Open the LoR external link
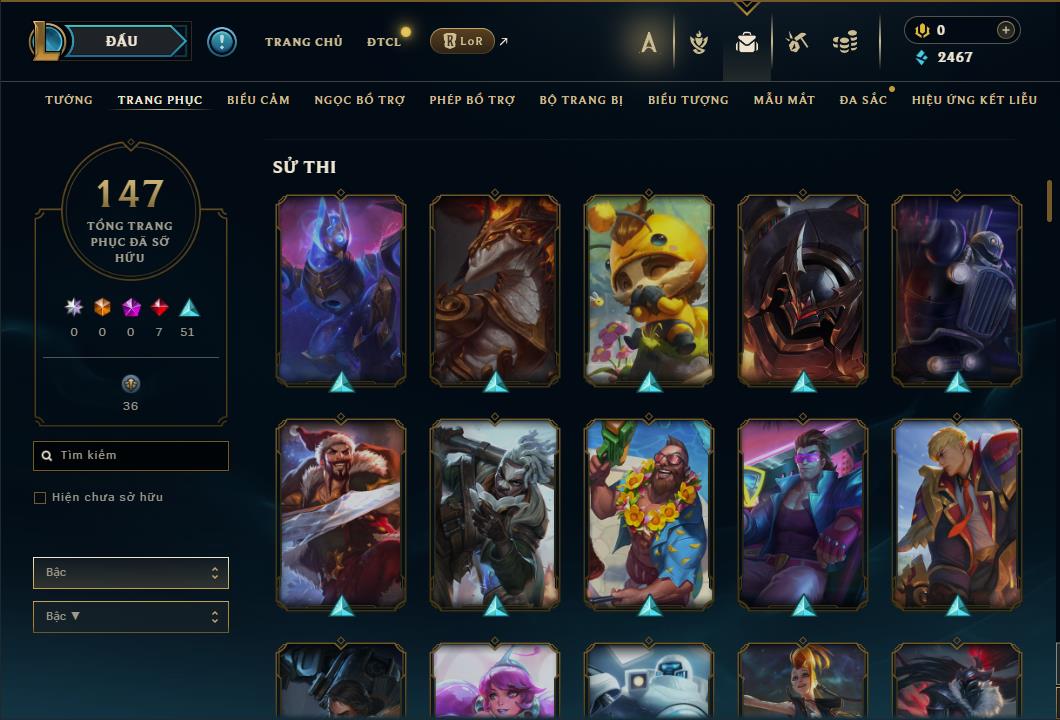This screenshot has height=720, width=1060. coord(462,41)
